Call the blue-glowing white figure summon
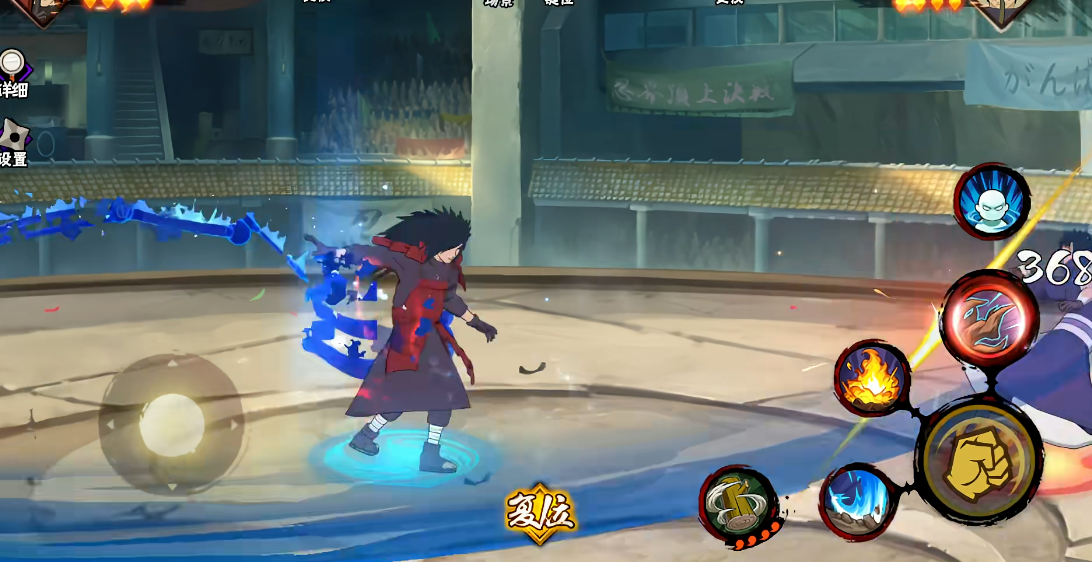The width and height of the screenshot is (1092, 562). (x=991, y=201)
